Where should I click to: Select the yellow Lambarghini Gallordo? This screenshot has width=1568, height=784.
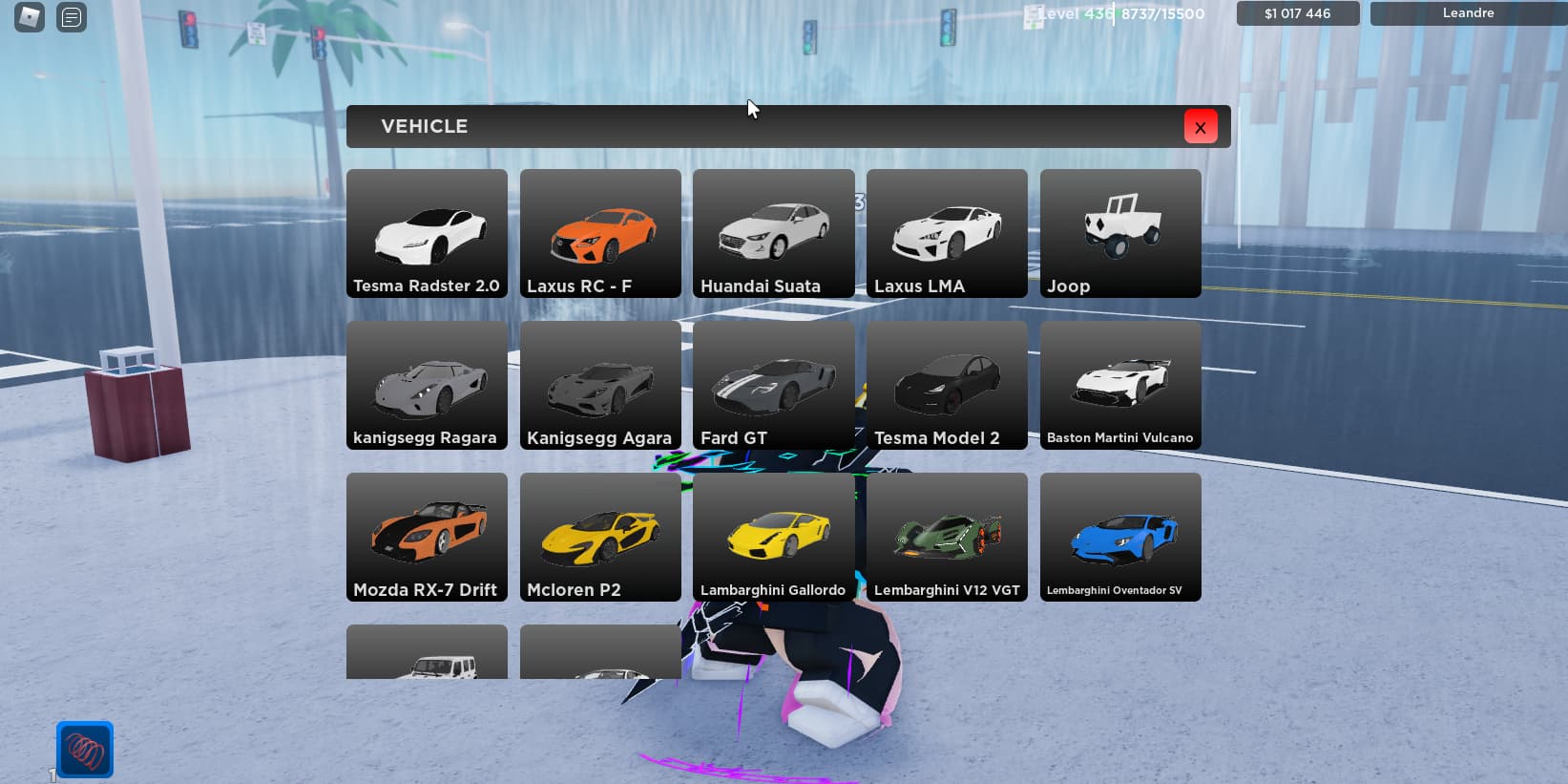[773, 536]
